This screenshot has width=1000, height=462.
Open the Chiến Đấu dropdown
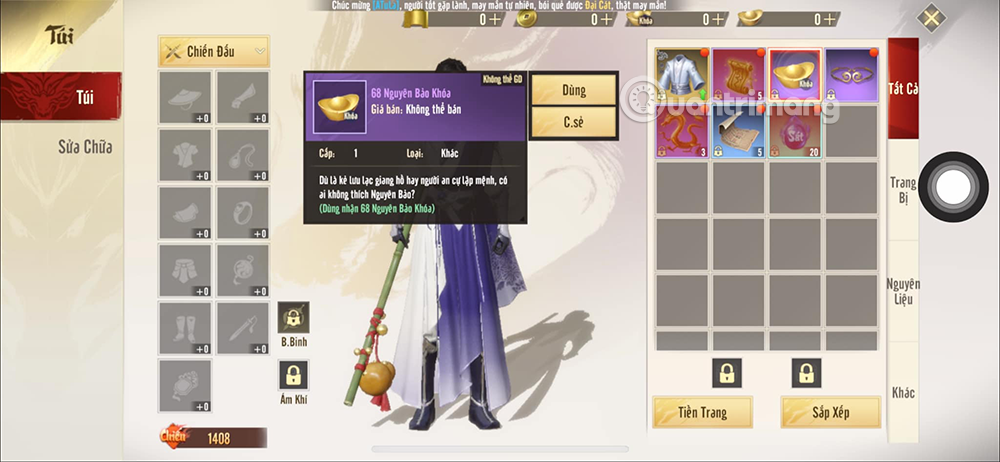click(x=214, y=51)
